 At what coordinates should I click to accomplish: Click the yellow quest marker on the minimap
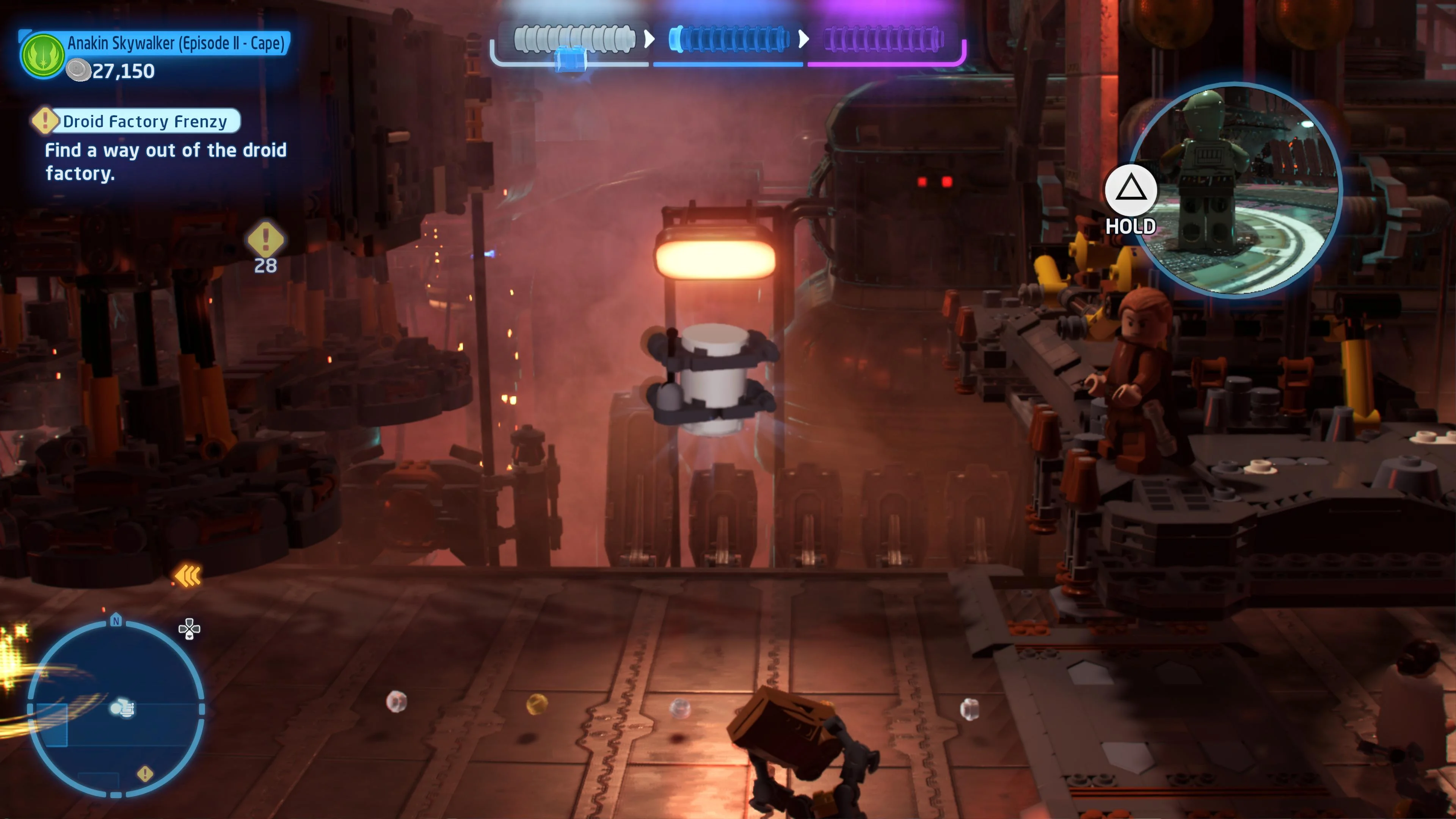tap(145, 773)
